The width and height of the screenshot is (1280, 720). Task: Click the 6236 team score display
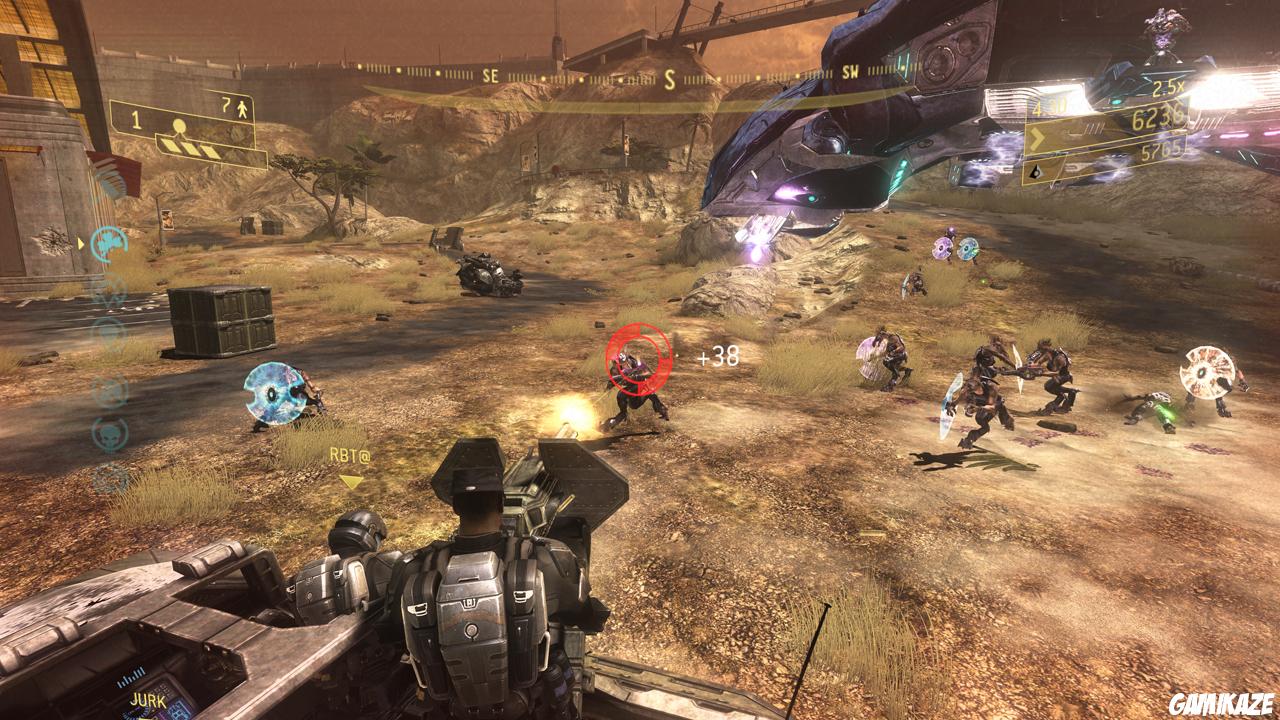[1158, 116]
